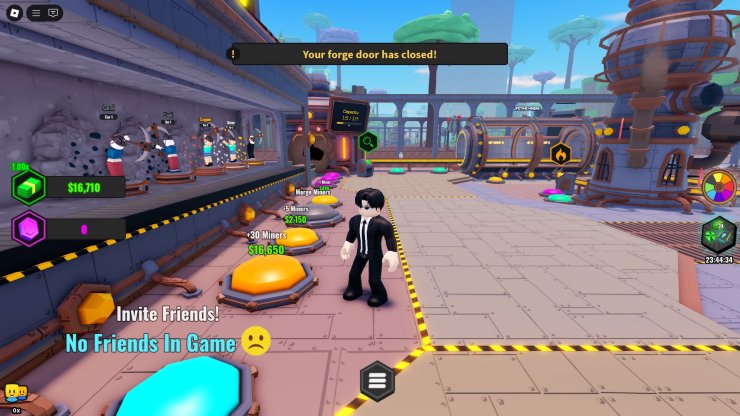Open the Roblox chat window
This screenshot has width=740, height=416.
click(53, 12)
